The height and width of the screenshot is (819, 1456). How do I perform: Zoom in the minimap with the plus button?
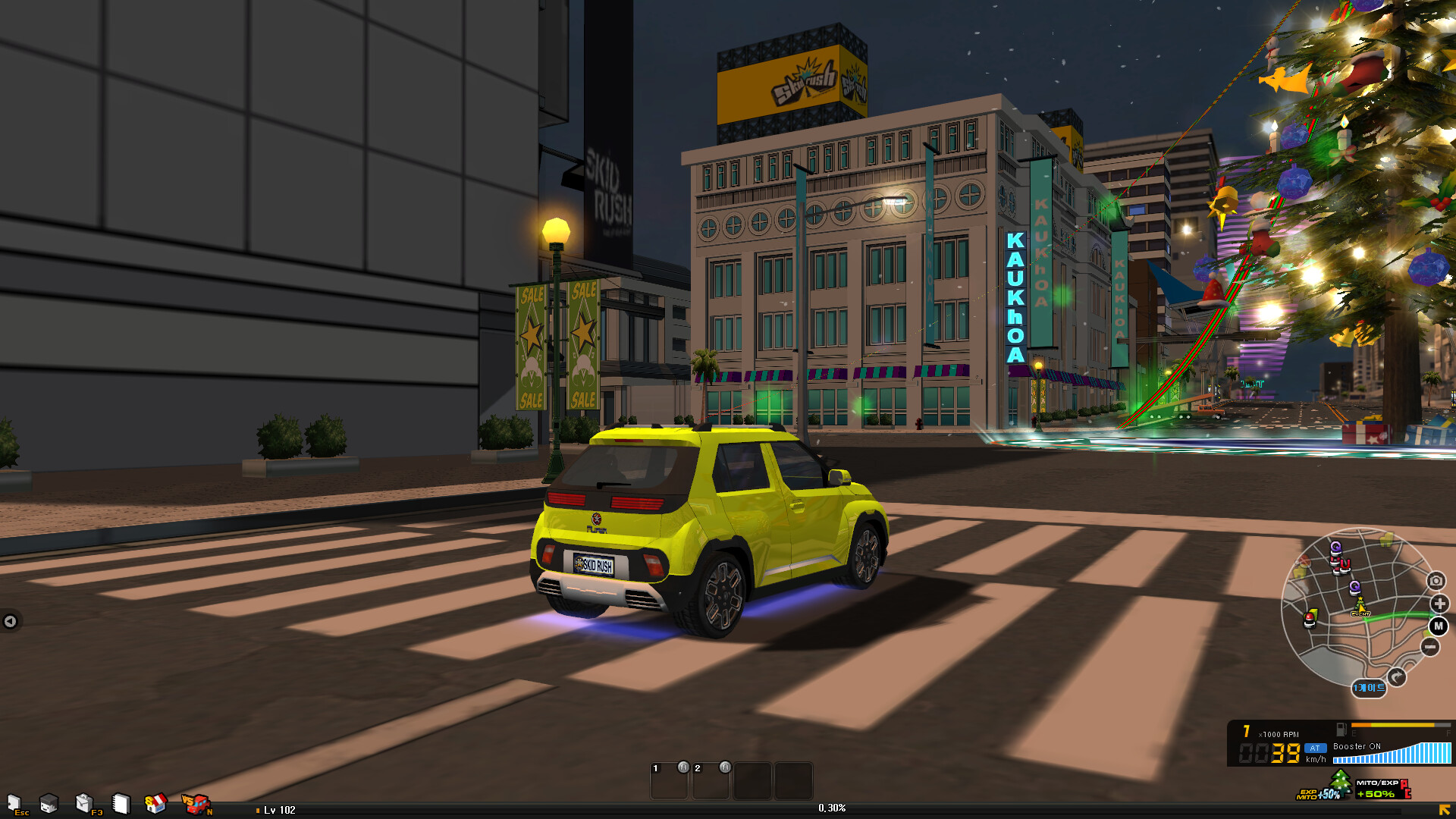[x=1439, y=603]
